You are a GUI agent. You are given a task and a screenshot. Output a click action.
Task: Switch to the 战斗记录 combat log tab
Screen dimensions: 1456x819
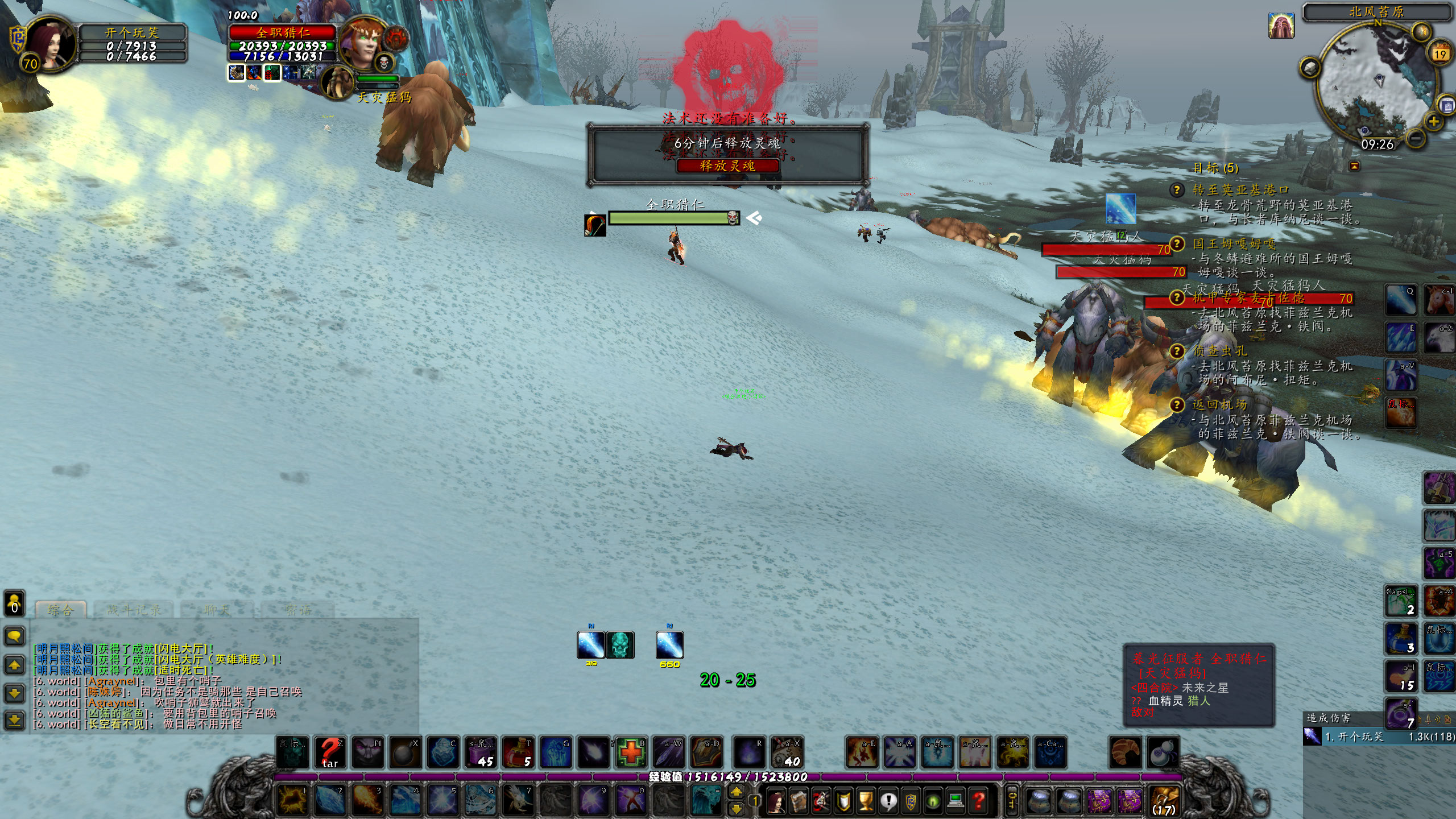(134, 610)
